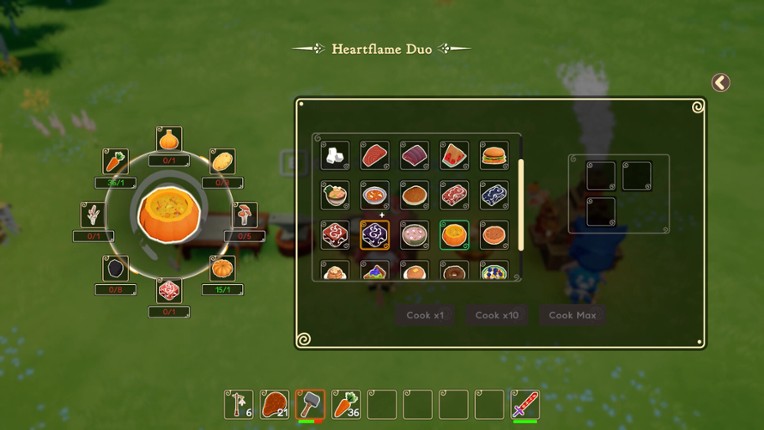Activate the Cook Max button
The image size is (764, 430).
tap(573, 315)
